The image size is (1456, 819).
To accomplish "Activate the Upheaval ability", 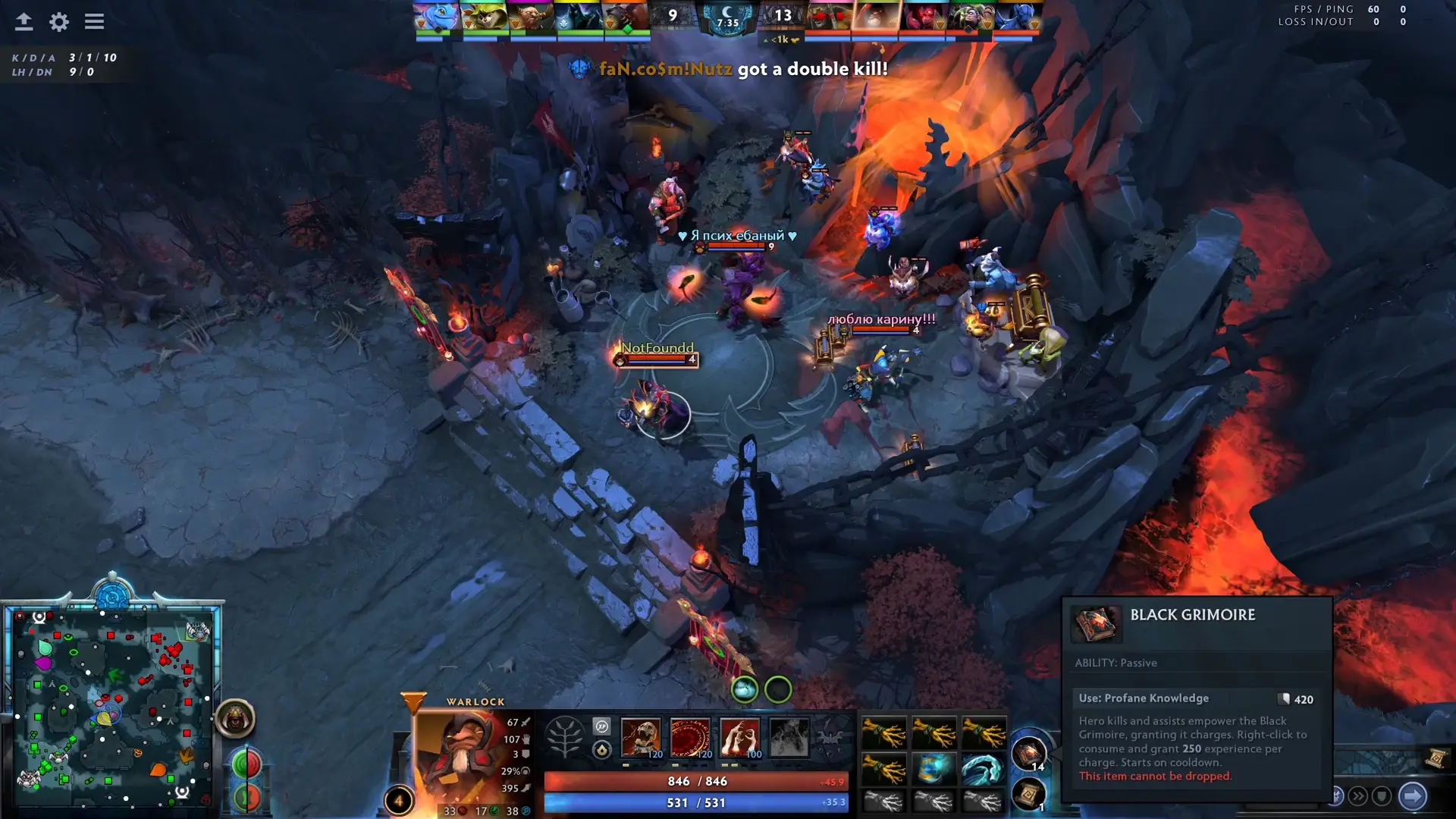I will 741,737.
